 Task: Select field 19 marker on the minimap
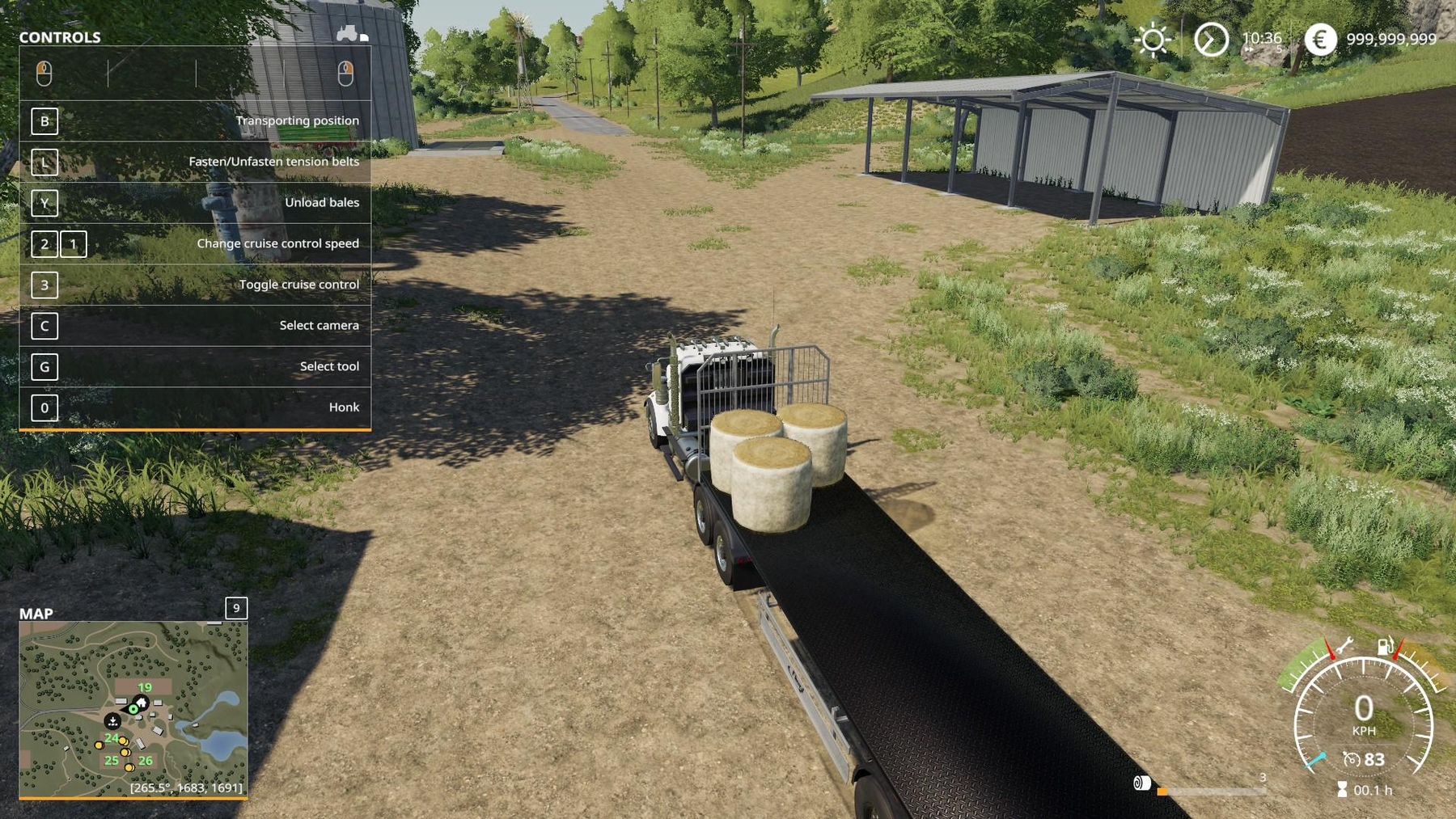pyautogui.click(x=145, y=687)
